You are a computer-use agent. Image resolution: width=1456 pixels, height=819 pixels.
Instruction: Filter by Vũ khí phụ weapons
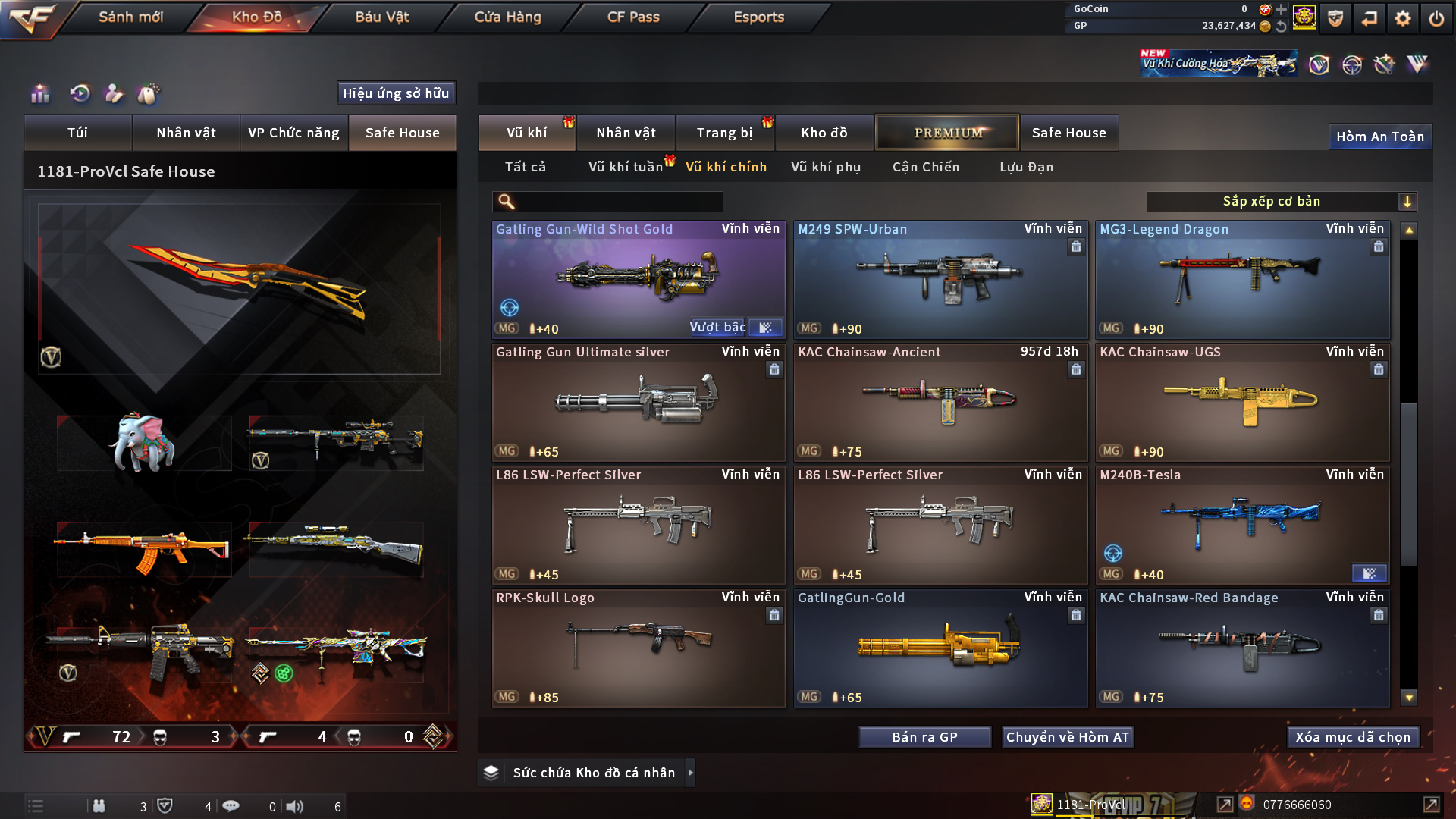(x=826, y=167)
